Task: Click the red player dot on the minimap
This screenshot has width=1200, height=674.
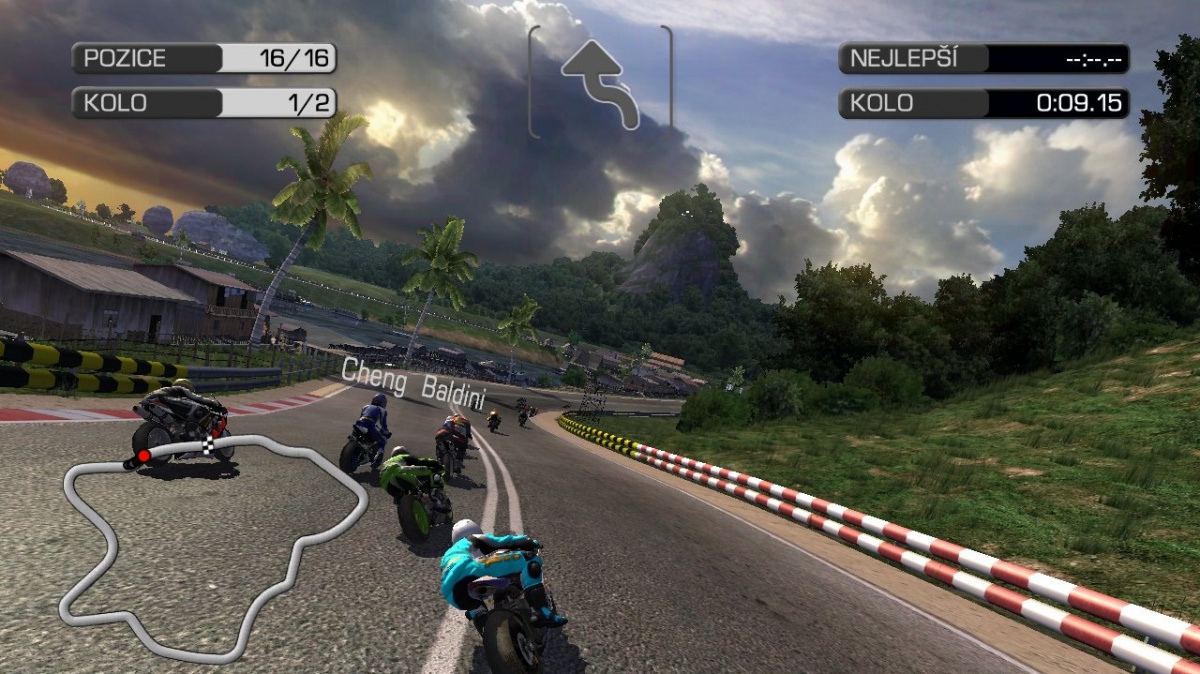Action: coord(143,456)
